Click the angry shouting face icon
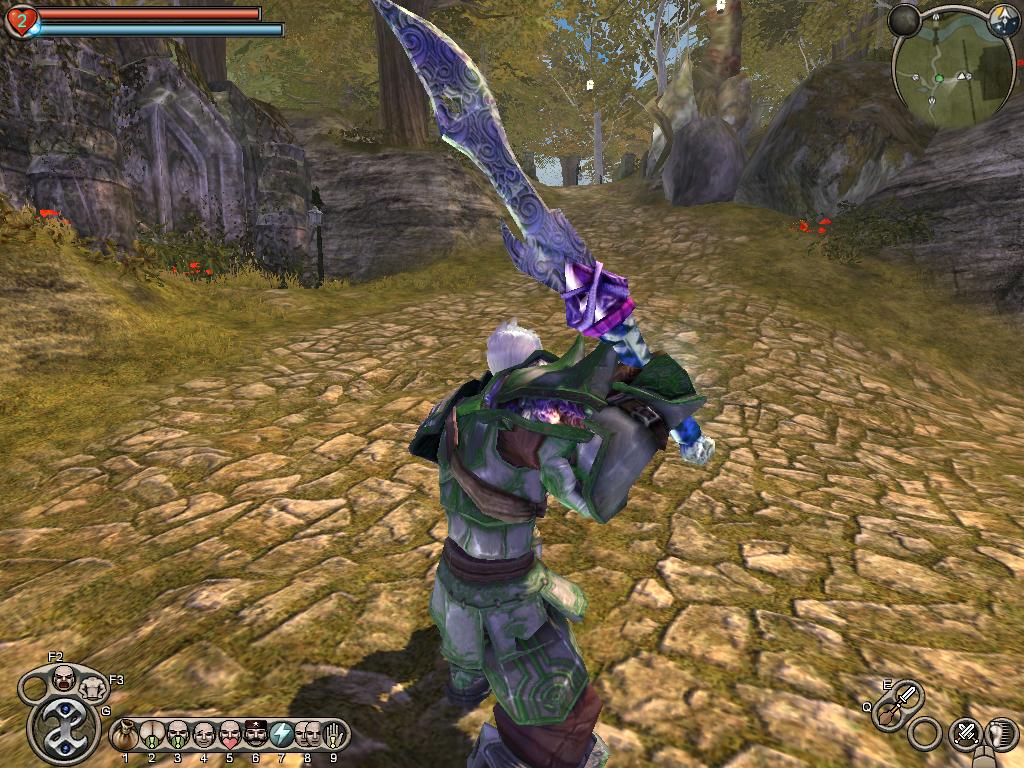 tap(64, 678)
